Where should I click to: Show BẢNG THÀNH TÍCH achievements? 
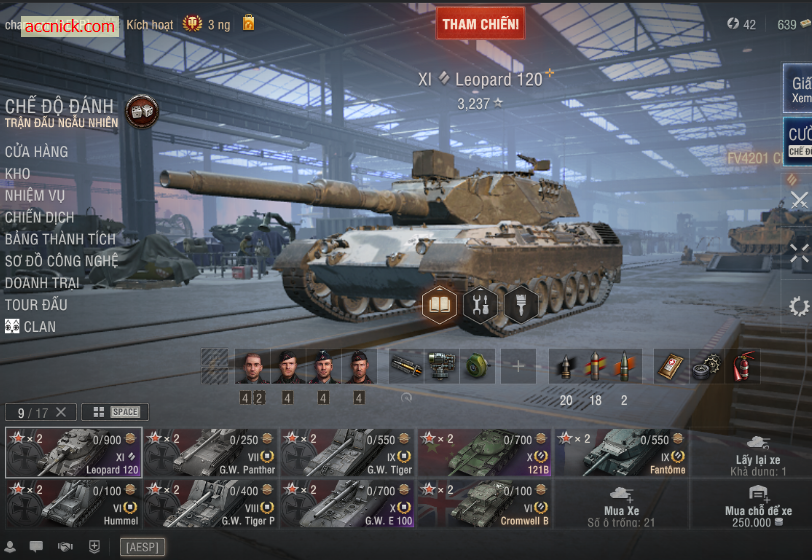tap(60, 240)
